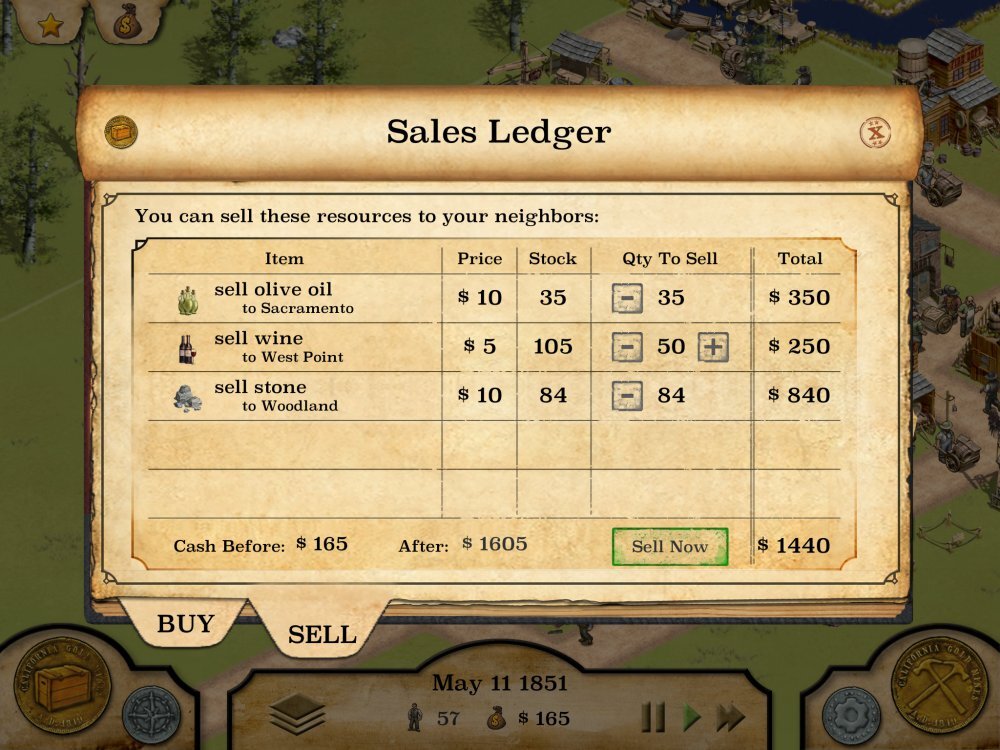Open the money bag menu
Viewport: 1000px width, 750px height.
coord(127,22)
